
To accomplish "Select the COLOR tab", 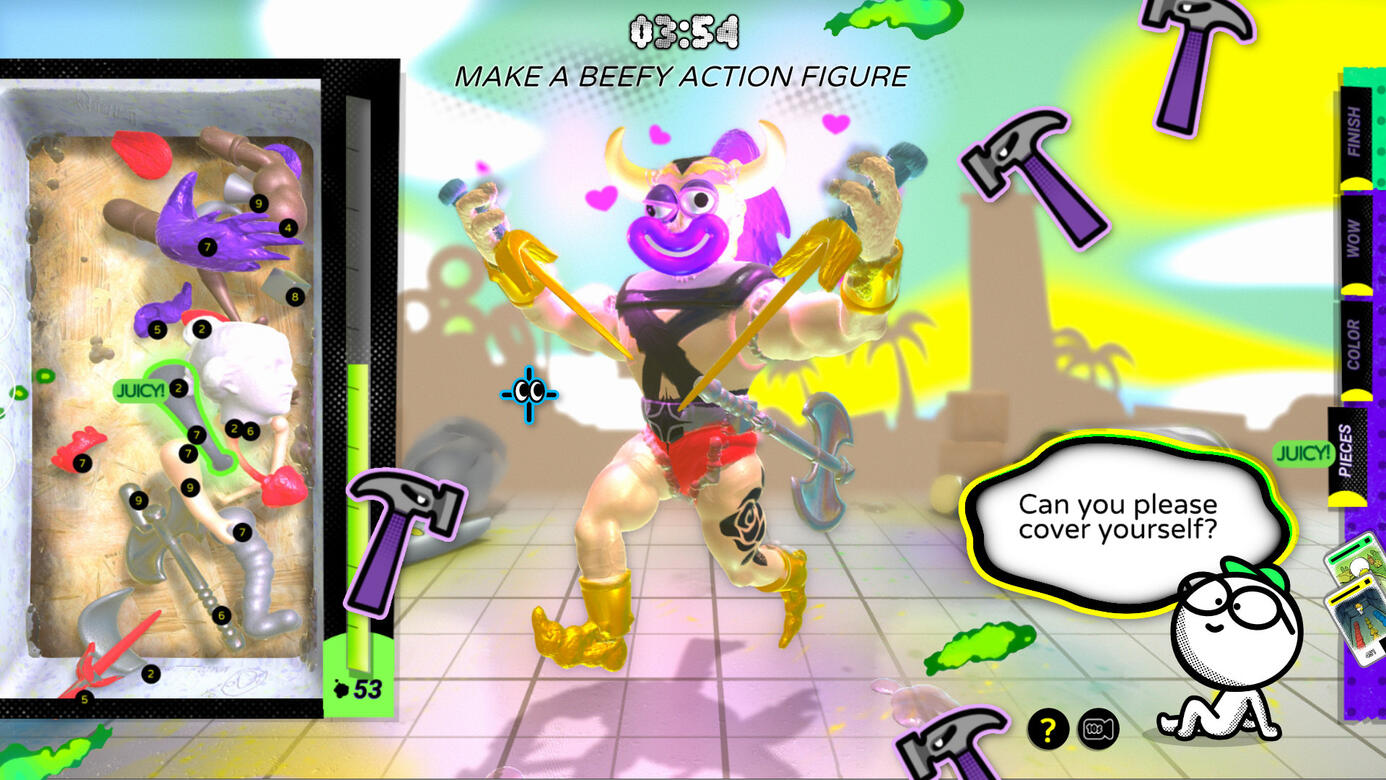I will [1354, 347].
